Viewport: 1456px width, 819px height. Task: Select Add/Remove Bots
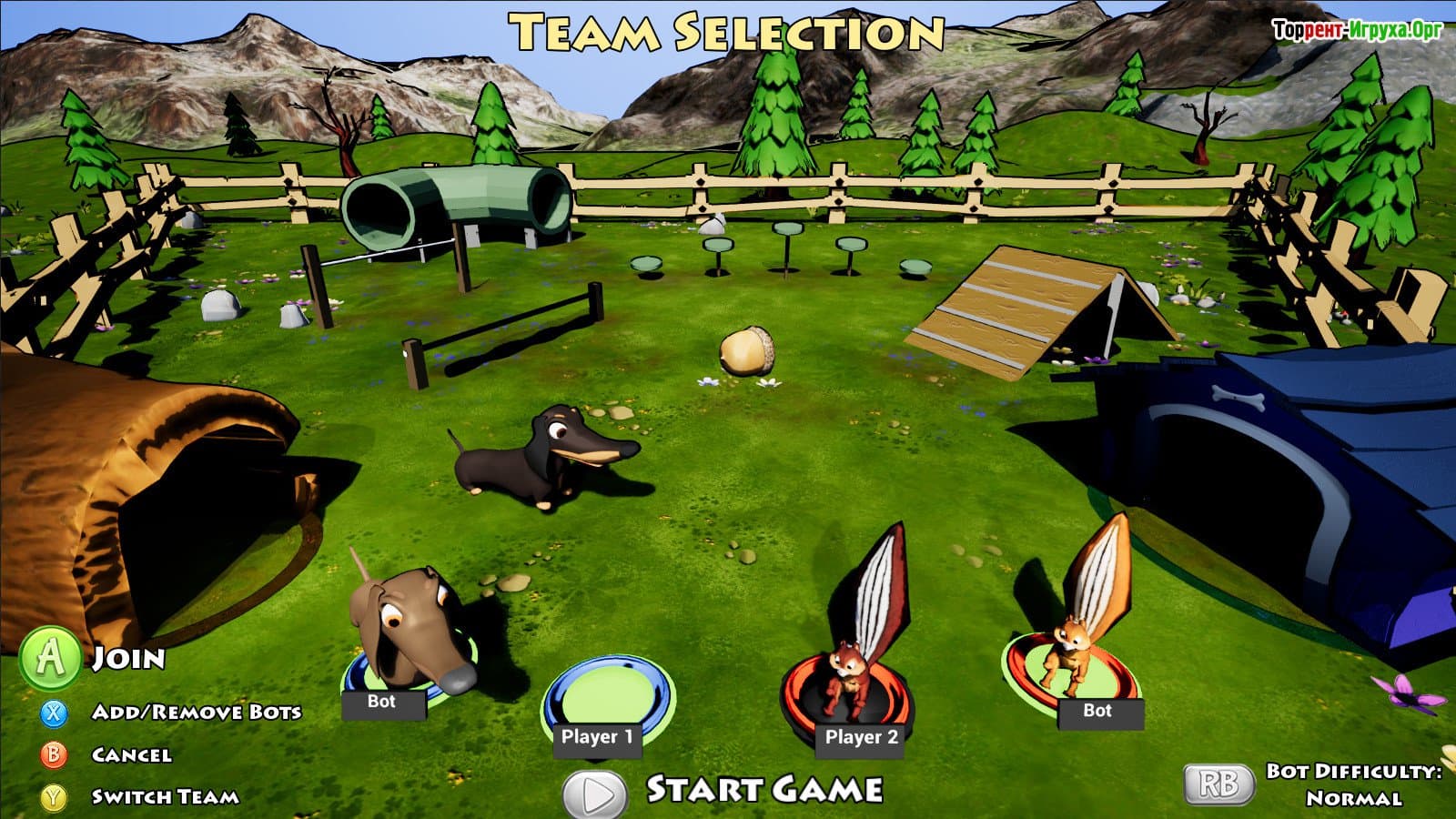pos(196,712)
